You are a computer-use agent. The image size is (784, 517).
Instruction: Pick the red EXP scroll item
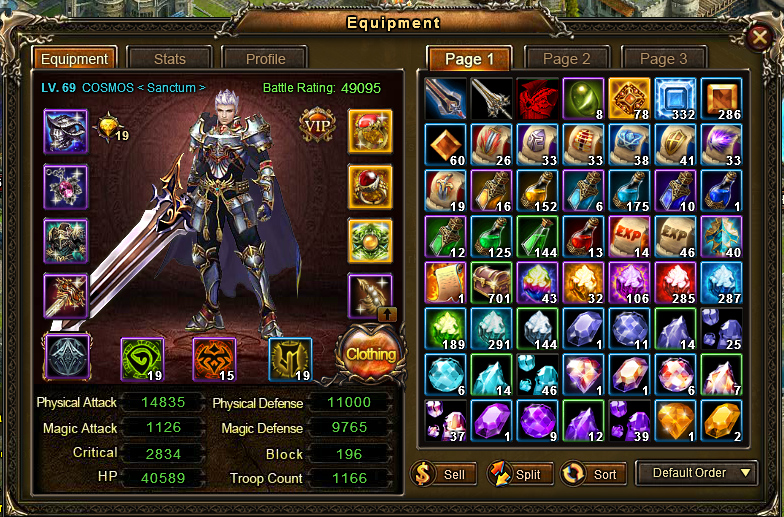click(x=629, y=236)
